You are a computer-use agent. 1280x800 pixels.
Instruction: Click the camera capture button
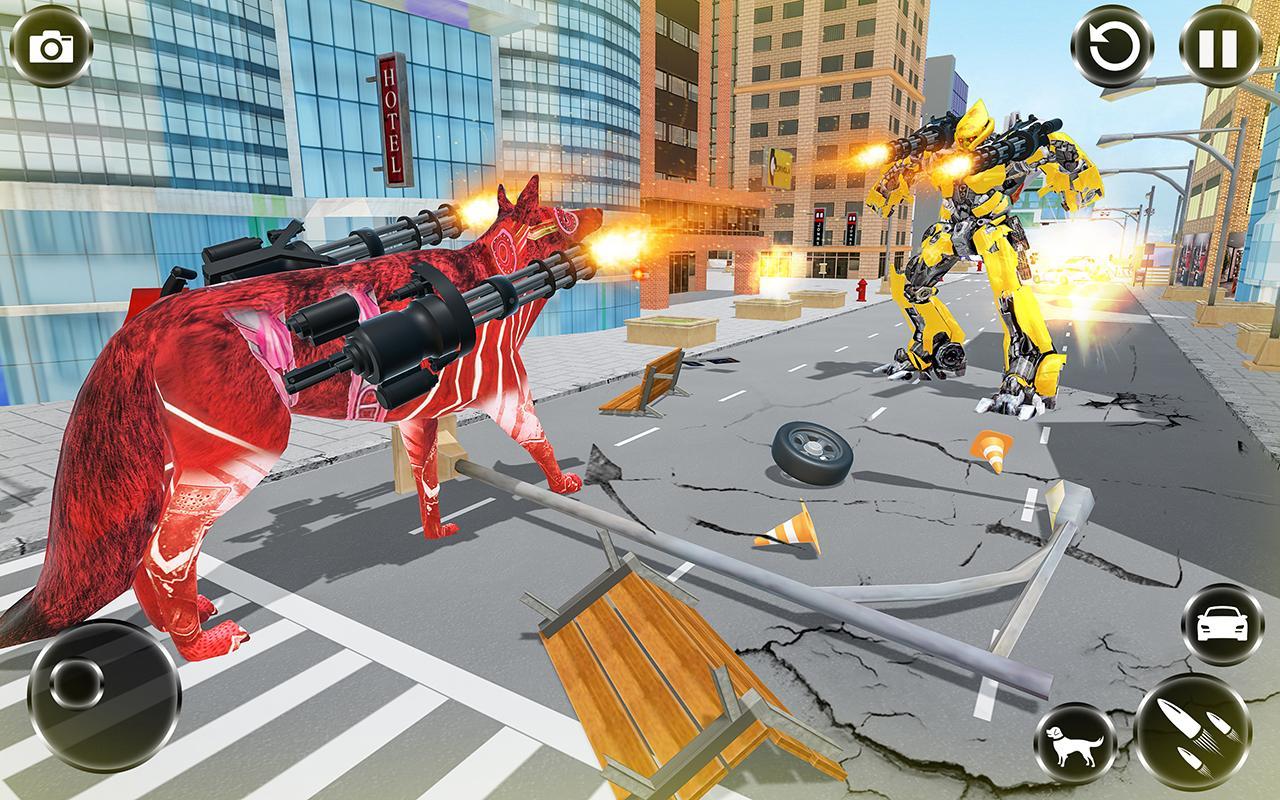click(x=49, y=47)
